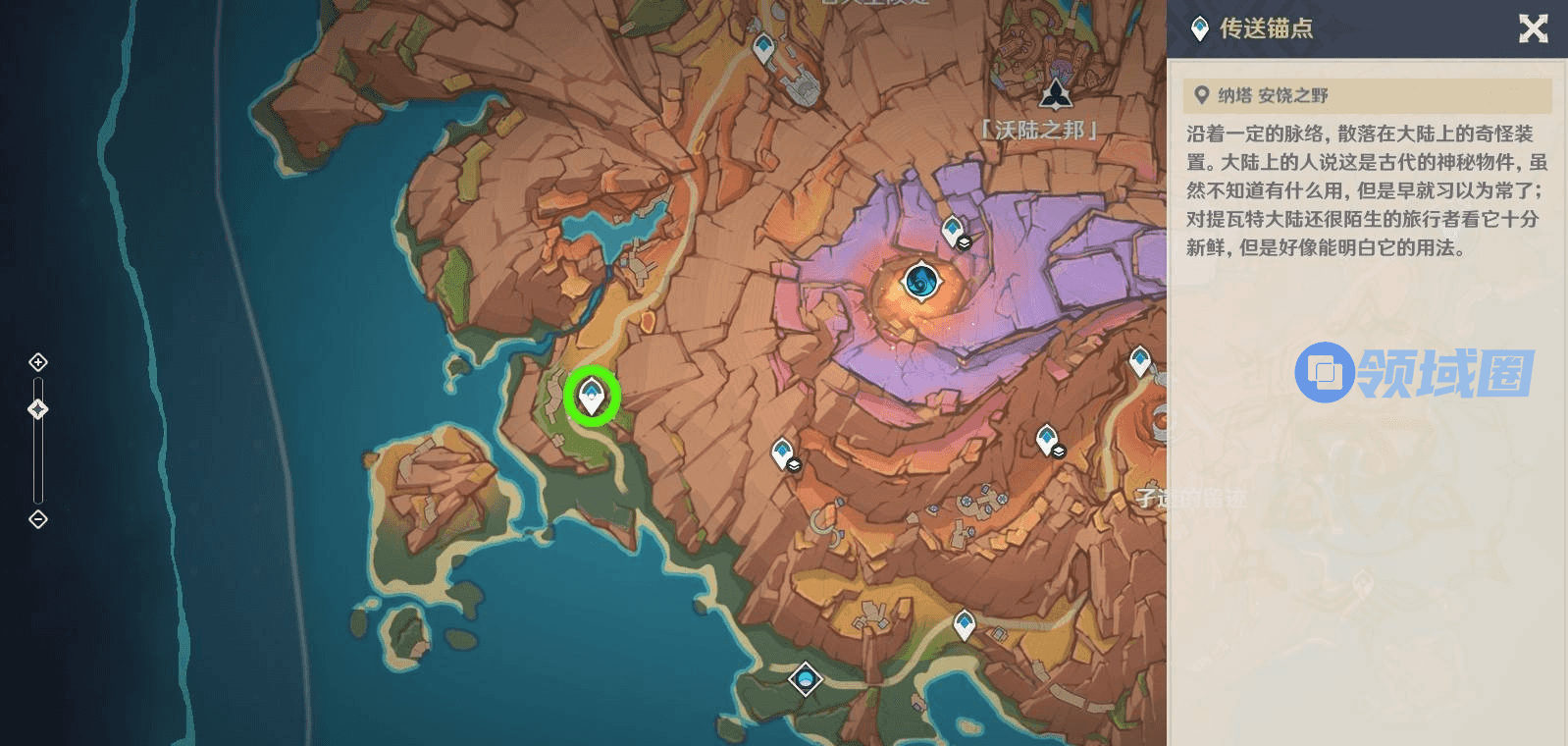This screenshot has height=746, width=1568.
Task: Pick the teleport waypoint on the purple plateau
Action: [x=953, y=232]
